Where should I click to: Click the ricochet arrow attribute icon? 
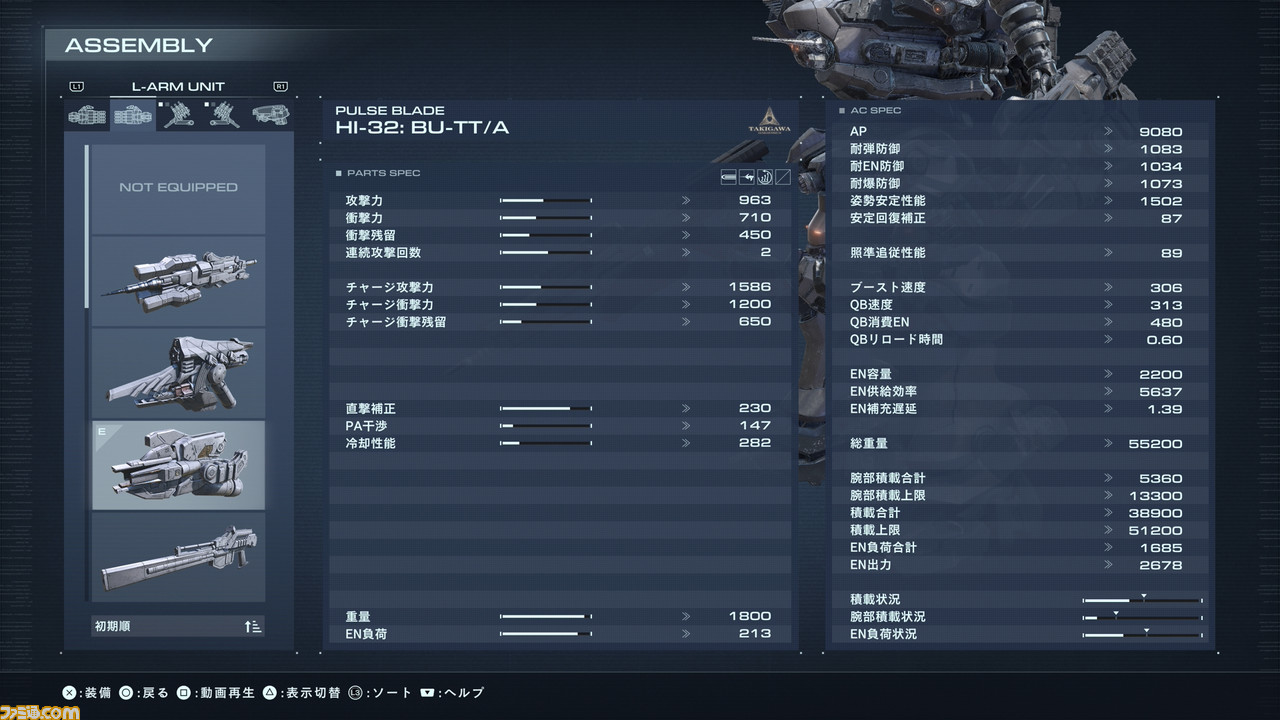(x=747, y=177)
